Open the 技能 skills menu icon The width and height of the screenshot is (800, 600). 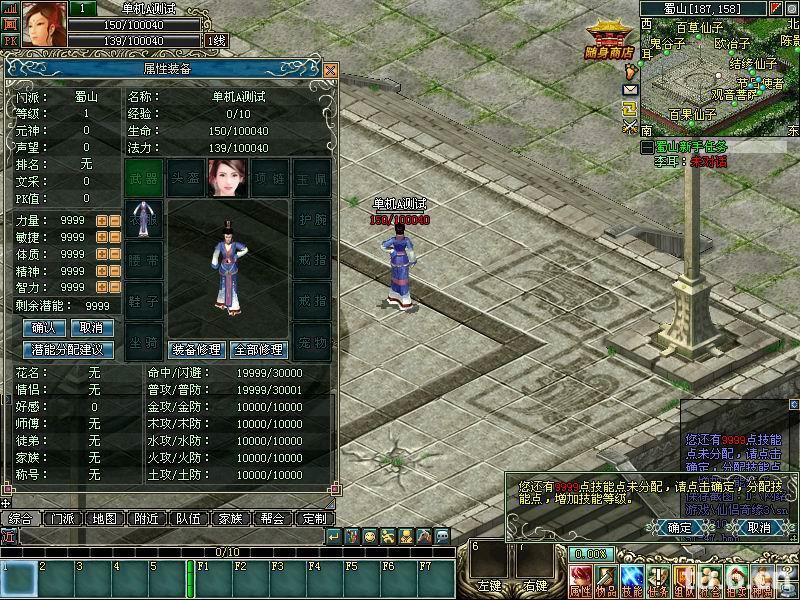pos(632,580)
